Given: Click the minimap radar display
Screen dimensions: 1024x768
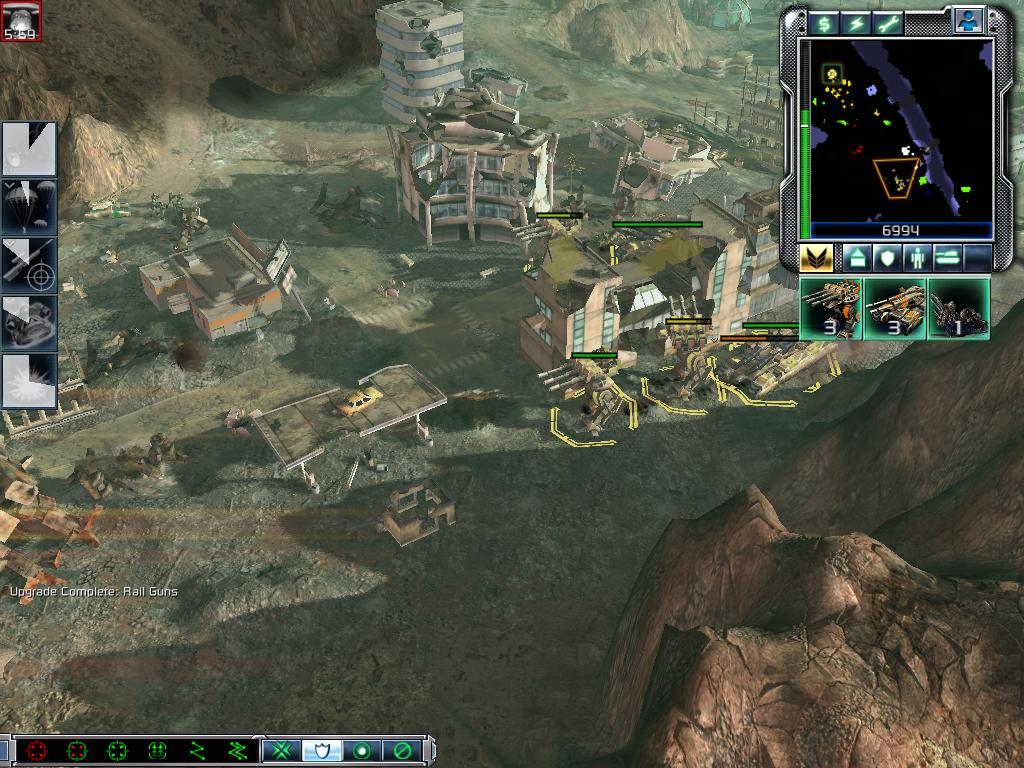Looking at the screenshot, I should 900,130.
